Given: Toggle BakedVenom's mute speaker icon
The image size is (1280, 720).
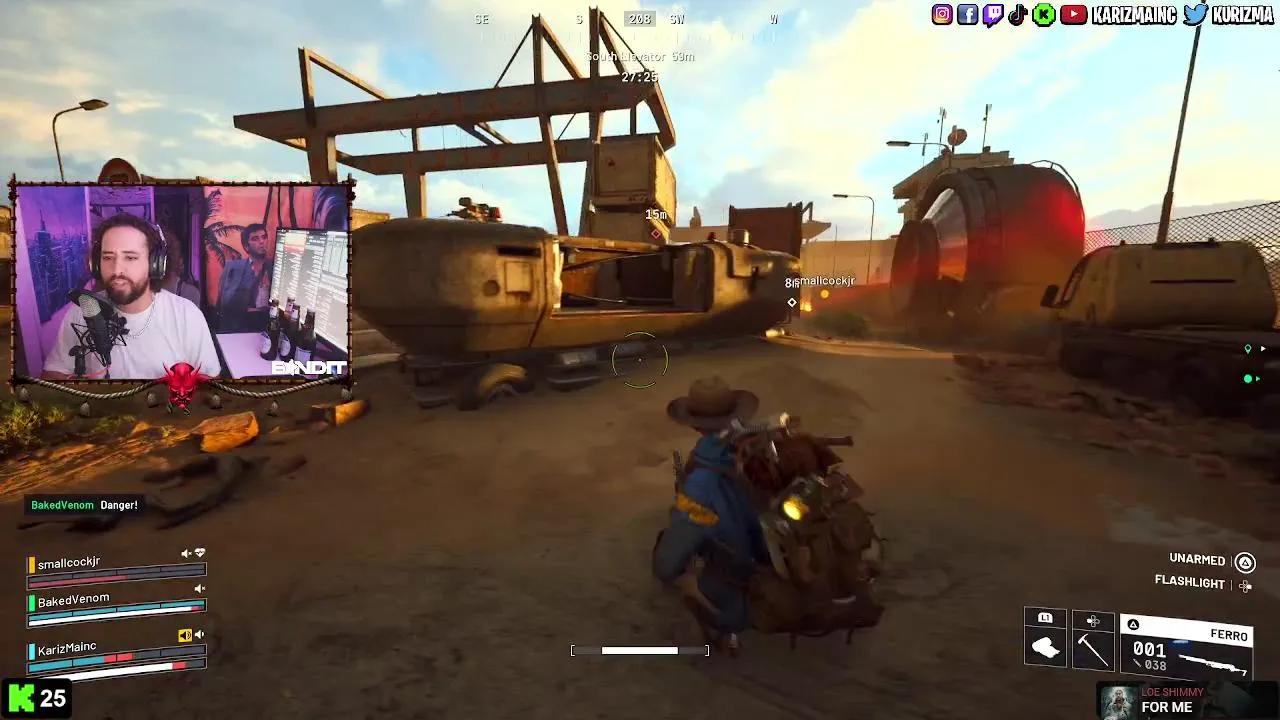Looking at the screenshot, I should (x=199, y=588).
